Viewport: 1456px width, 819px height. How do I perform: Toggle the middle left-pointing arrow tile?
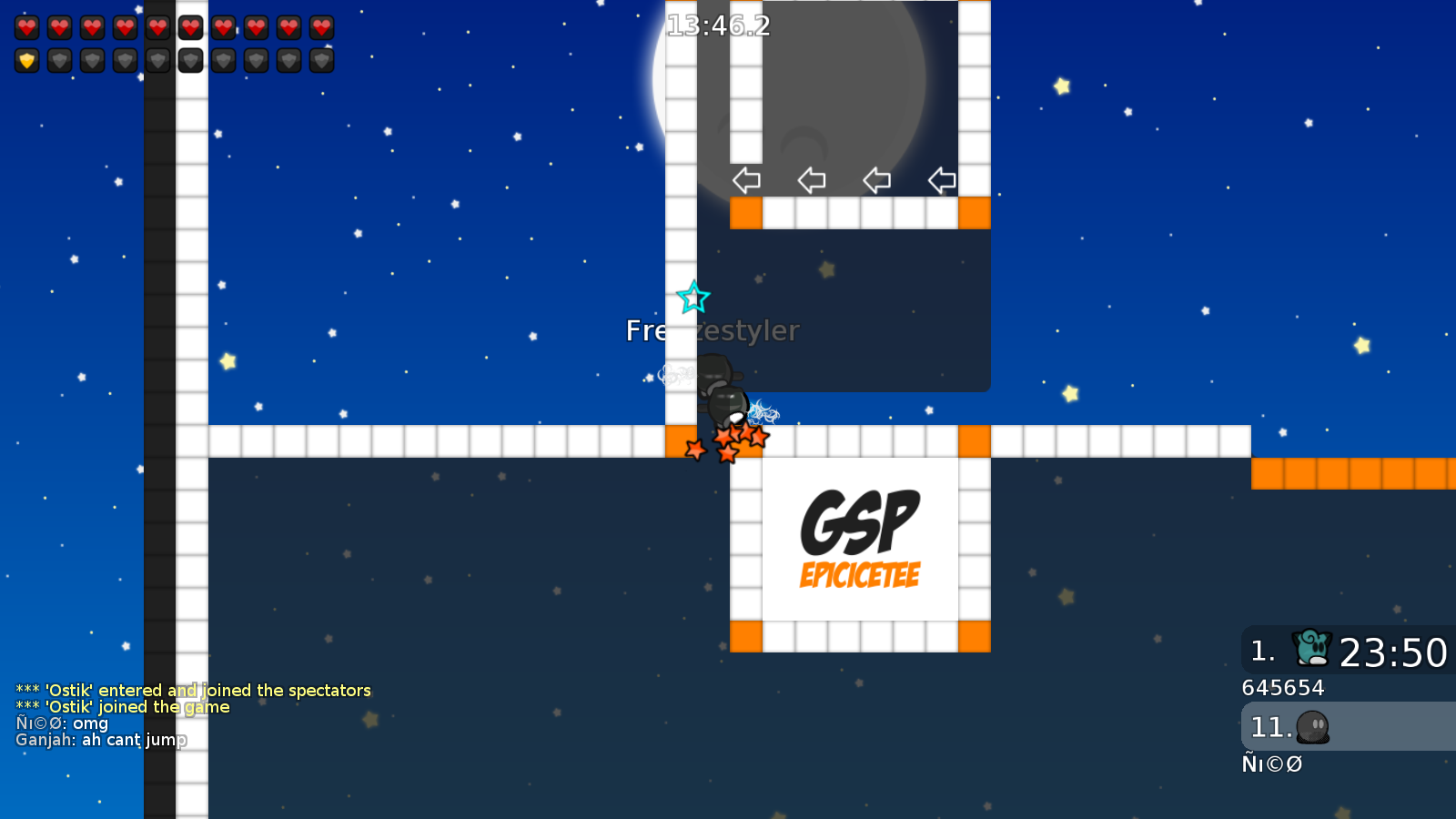(x=810, y=179)
